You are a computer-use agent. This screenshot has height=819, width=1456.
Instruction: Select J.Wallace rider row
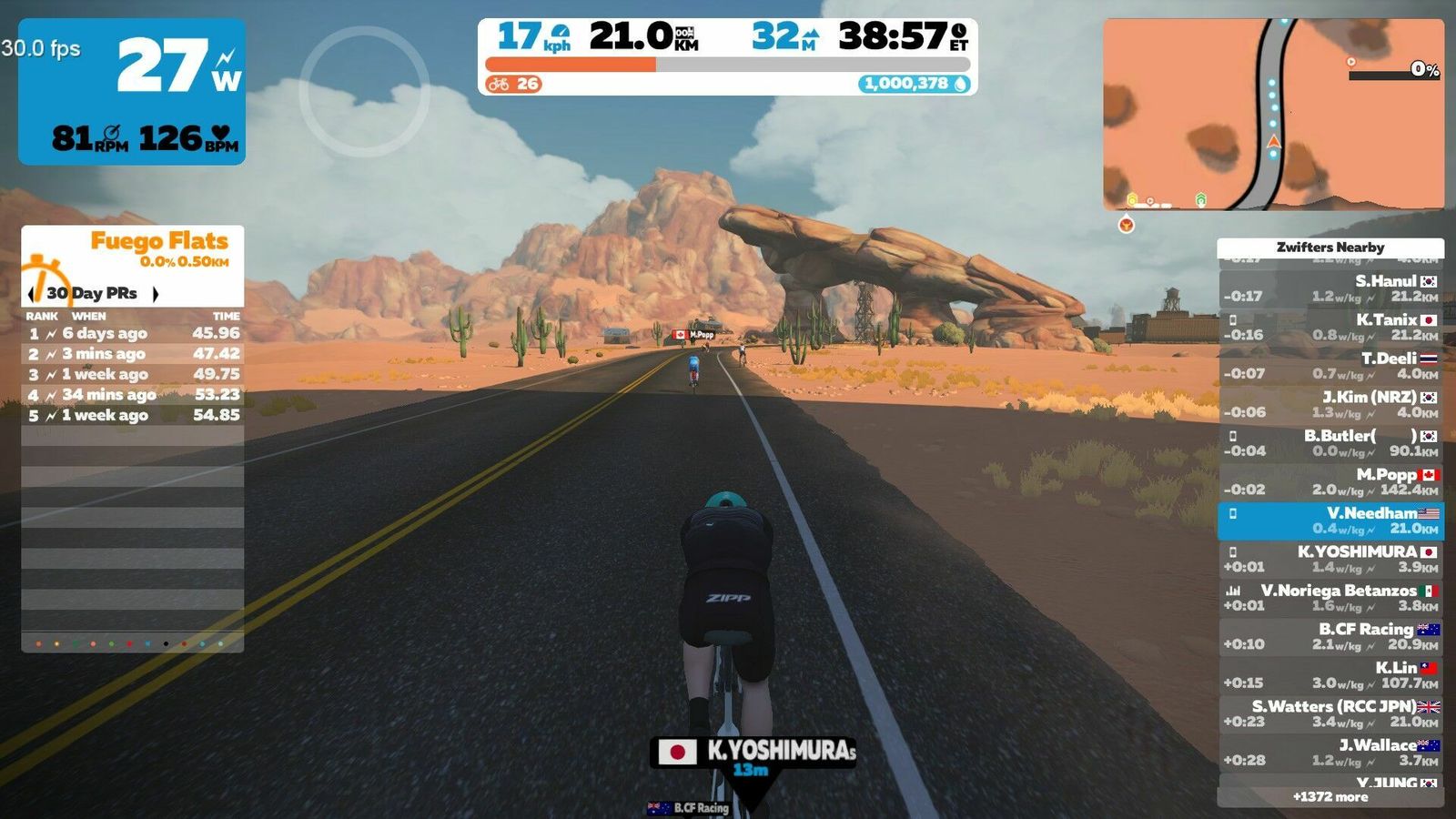click(1330, 753)
